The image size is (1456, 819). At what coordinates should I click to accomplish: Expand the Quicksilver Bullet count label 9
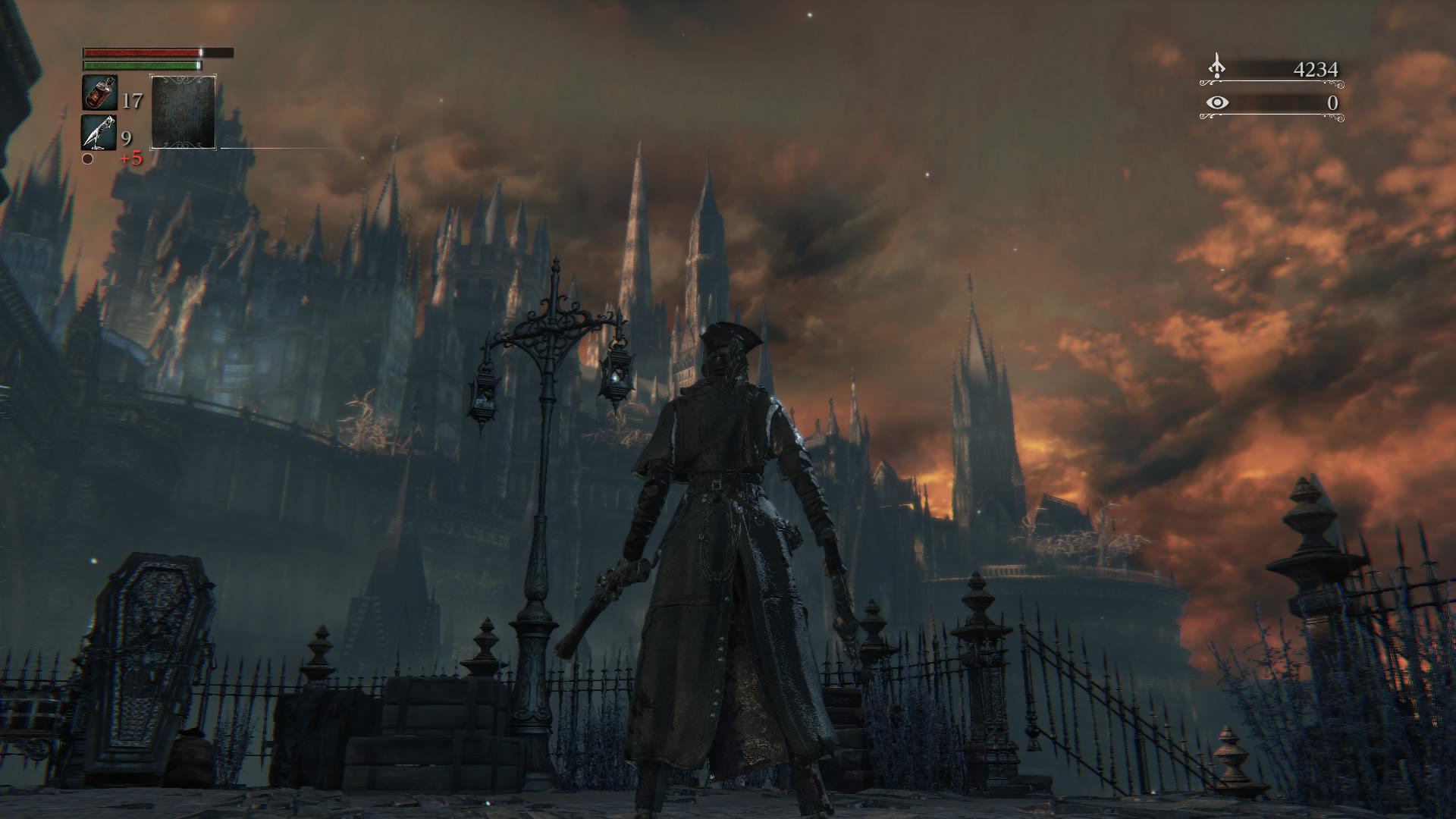(126, 137)
